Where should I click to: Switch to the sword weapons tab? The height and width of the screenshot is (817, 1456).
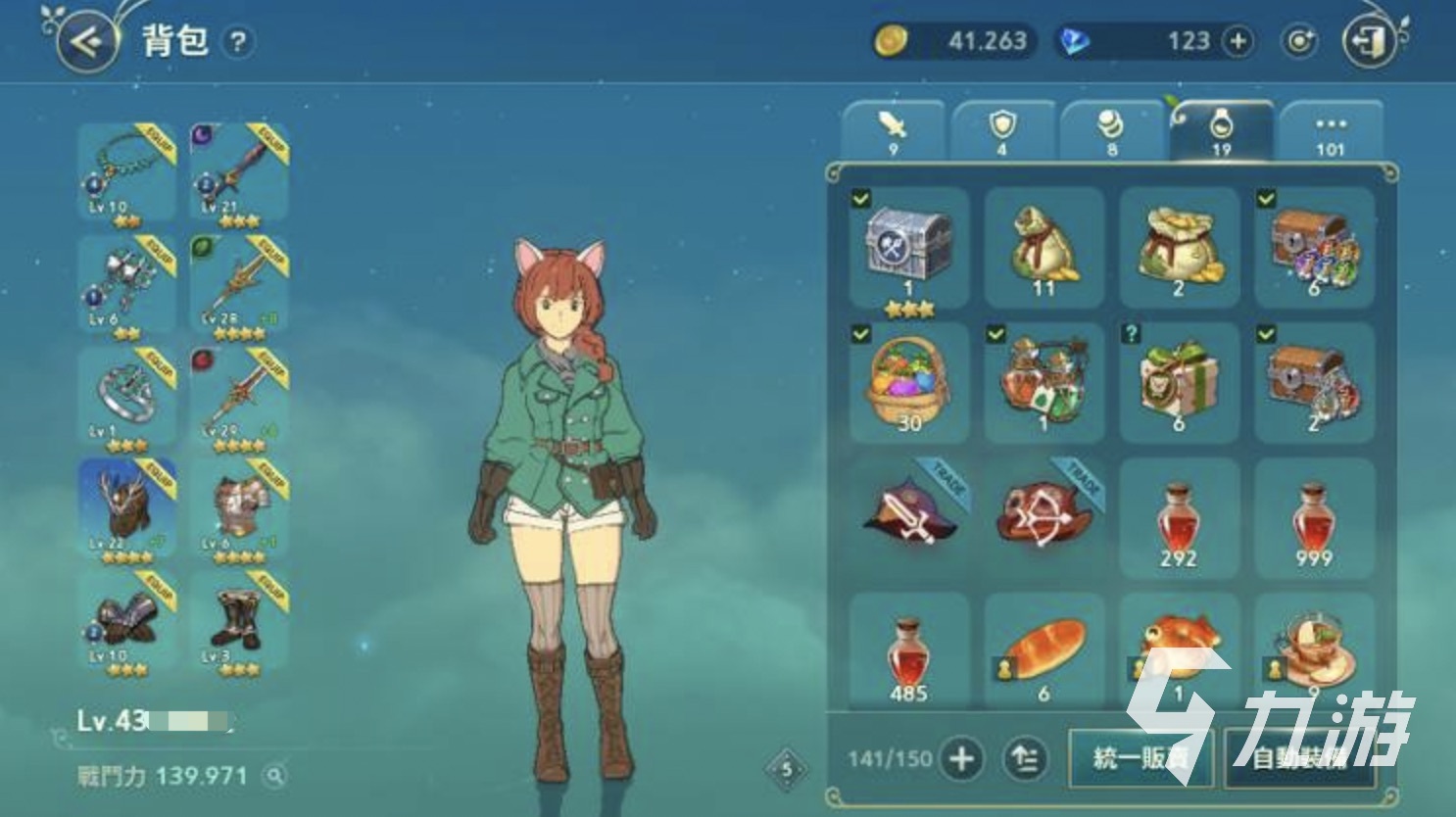pyautogui.click(x=893, y=130)
